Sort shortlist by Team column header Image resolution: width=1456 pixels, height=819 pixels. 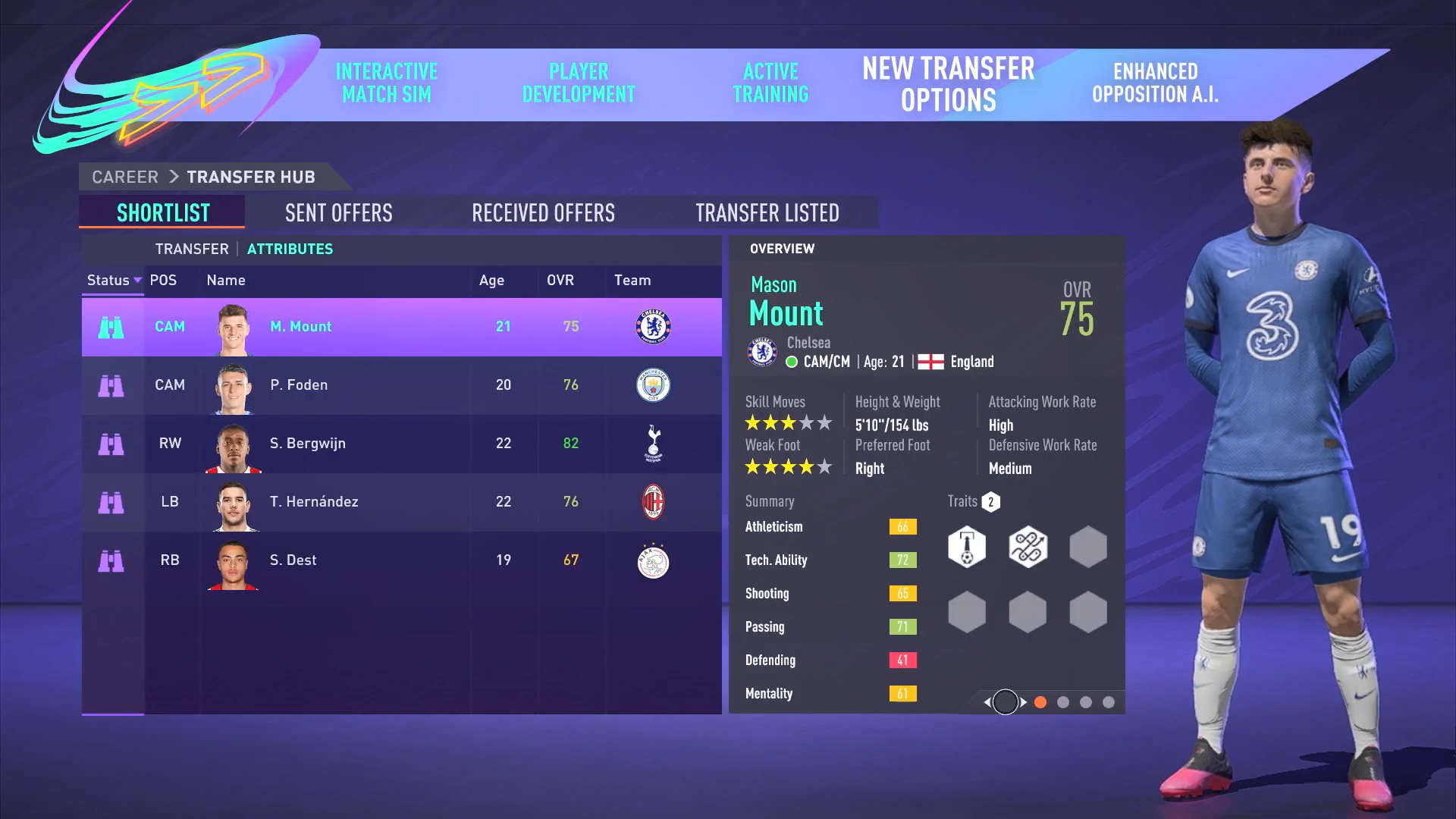[x=632, y=281]
